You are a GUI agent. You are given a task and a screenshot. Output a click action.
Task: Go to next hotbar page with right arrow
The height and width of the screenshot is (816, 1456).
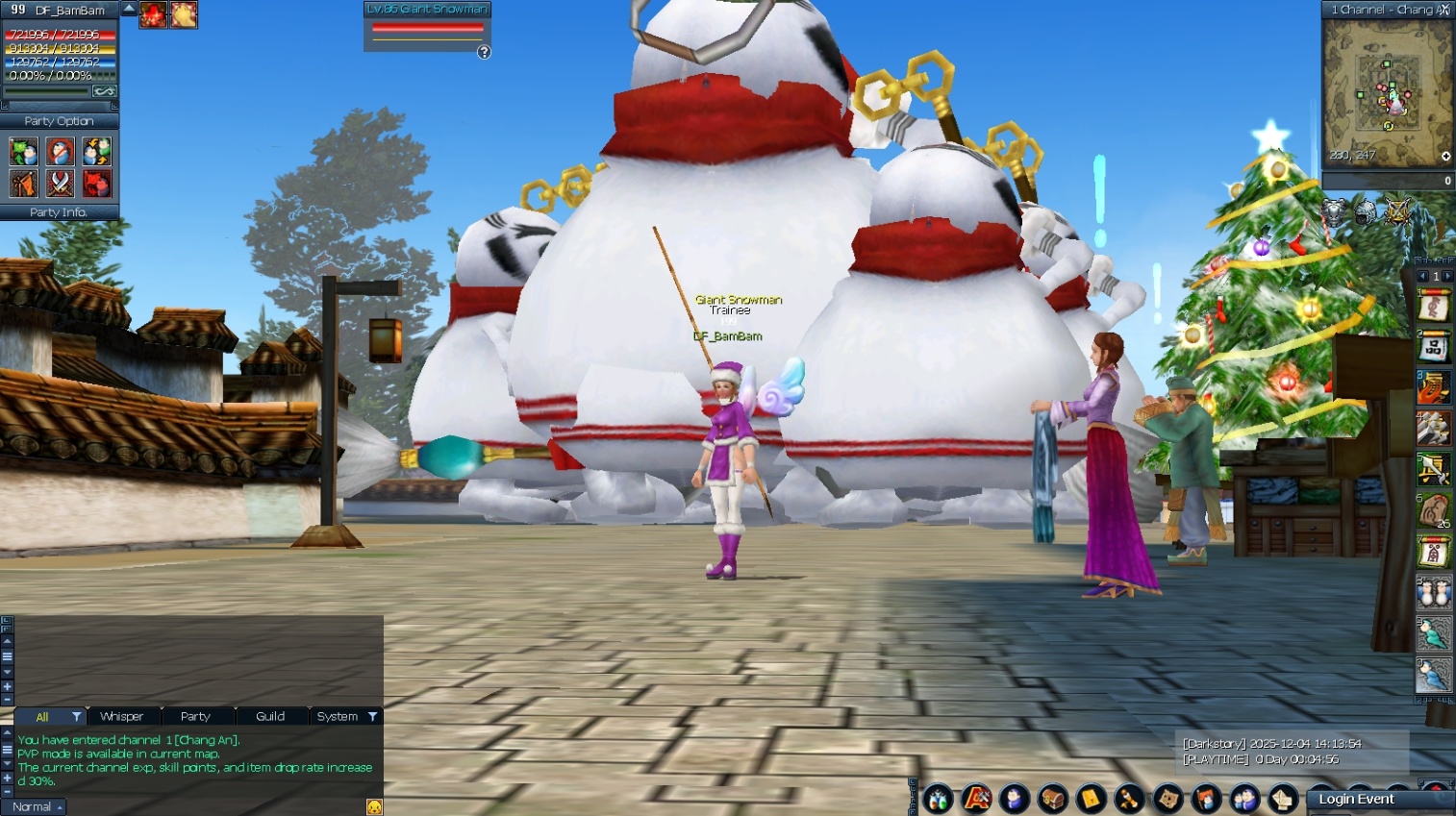click(x=1447, y=276)
